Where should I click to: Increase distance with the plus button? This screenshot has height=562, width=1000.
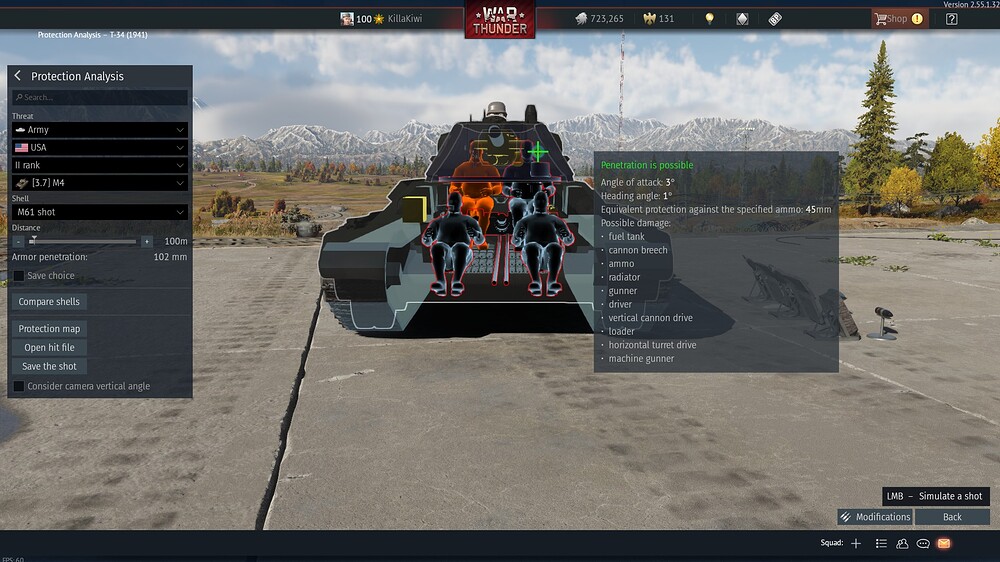(x=147, y=241)
